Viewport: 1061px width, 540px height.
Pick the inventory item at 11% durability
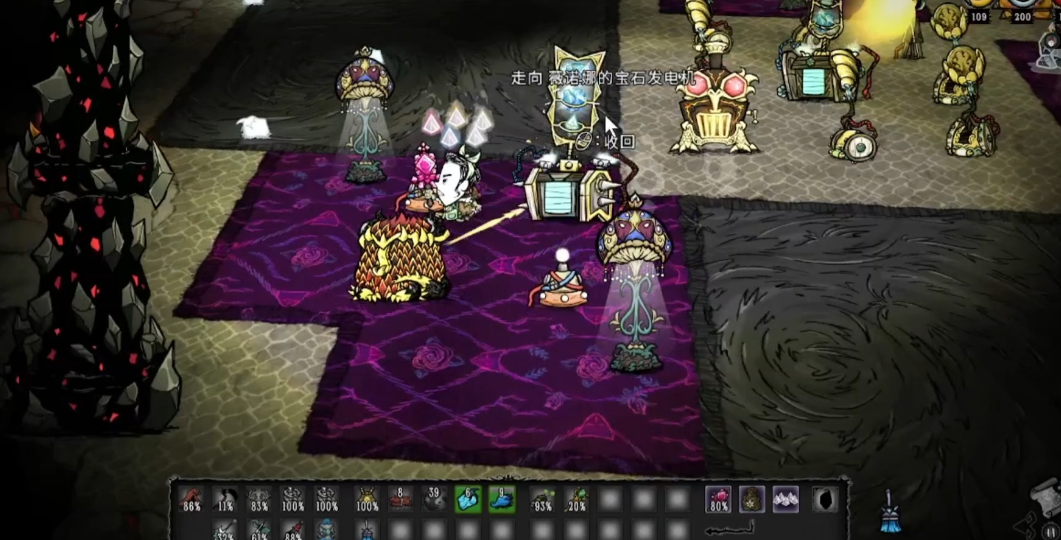point(226,498)
